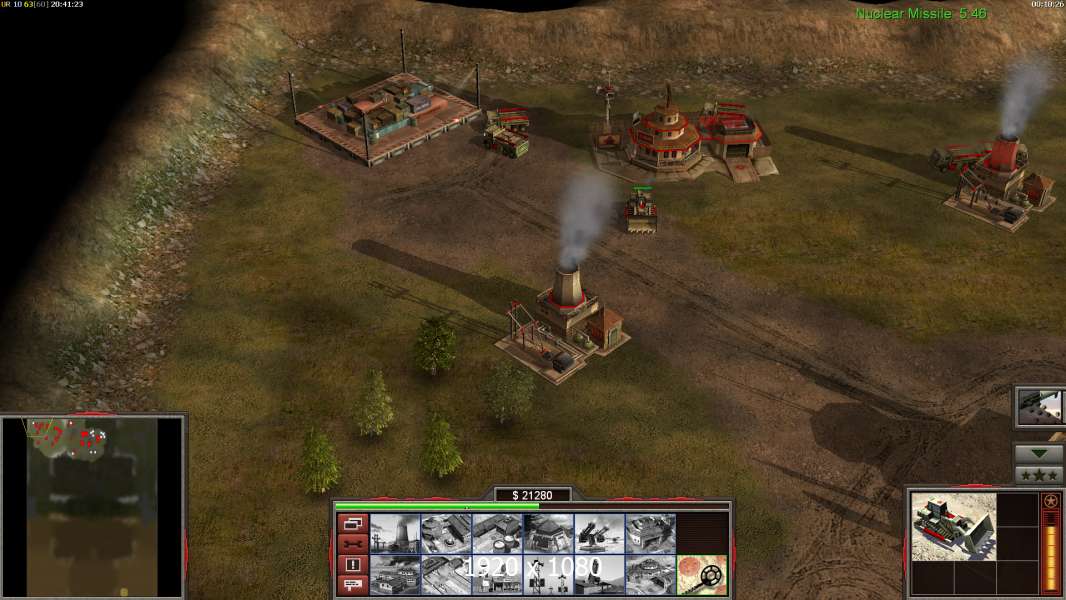Click the red wrench button

(x=352, y=545)
